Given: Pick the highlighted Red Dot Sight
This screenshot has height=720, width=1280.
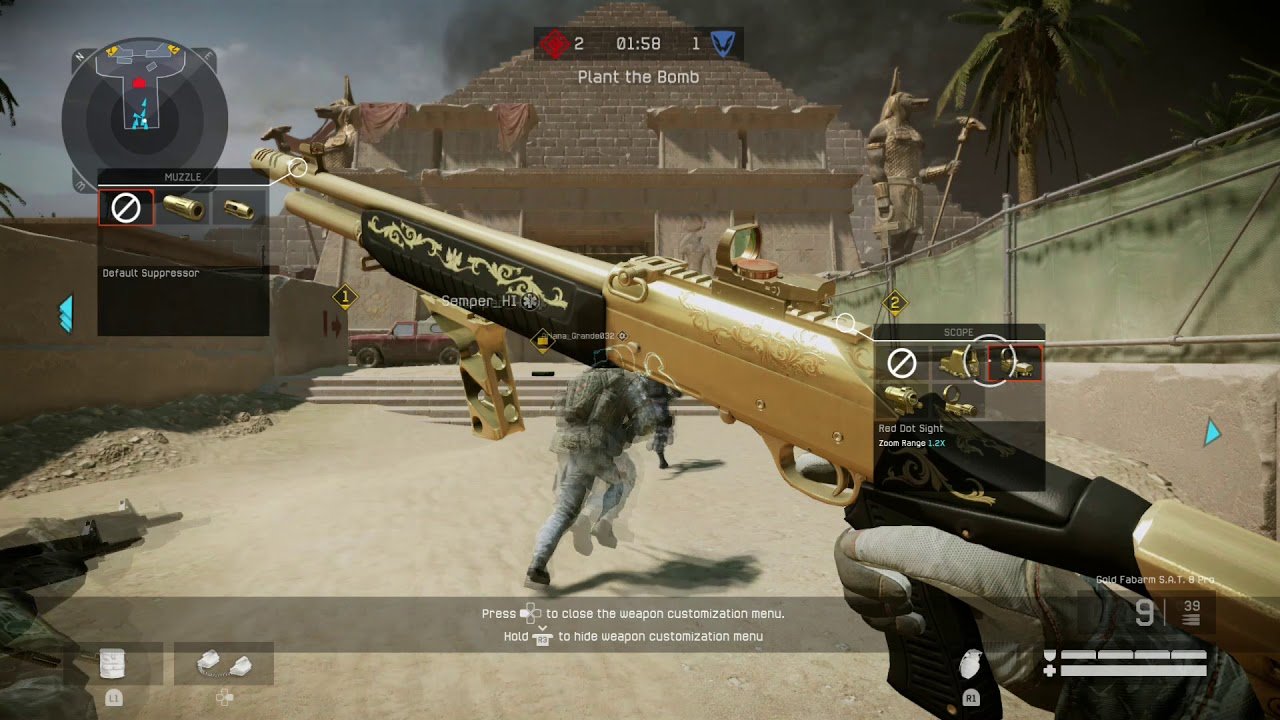Looking at the screenshot, I should pos(1014,363).
